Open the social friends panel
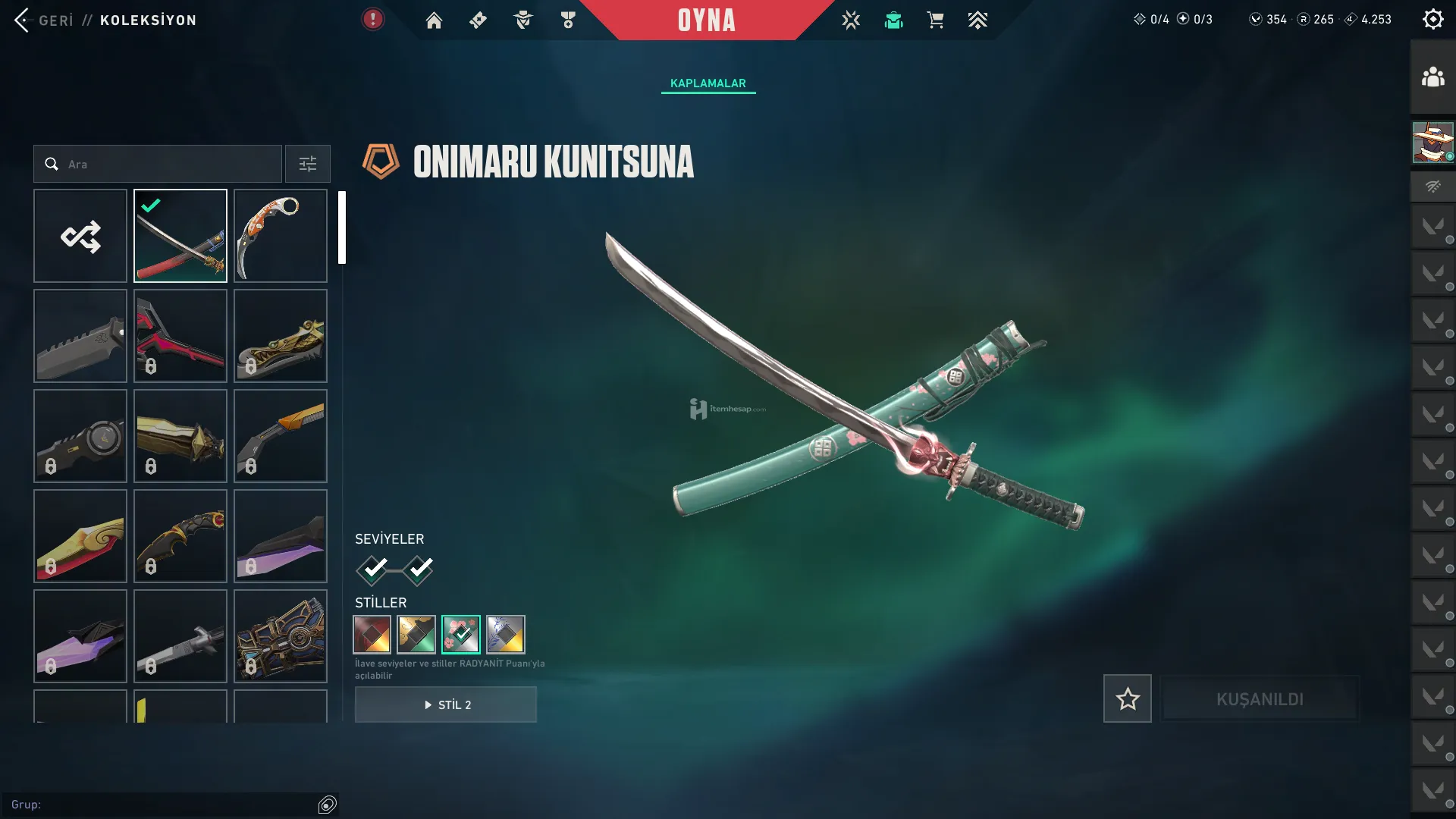 (x=1432, y=77)
